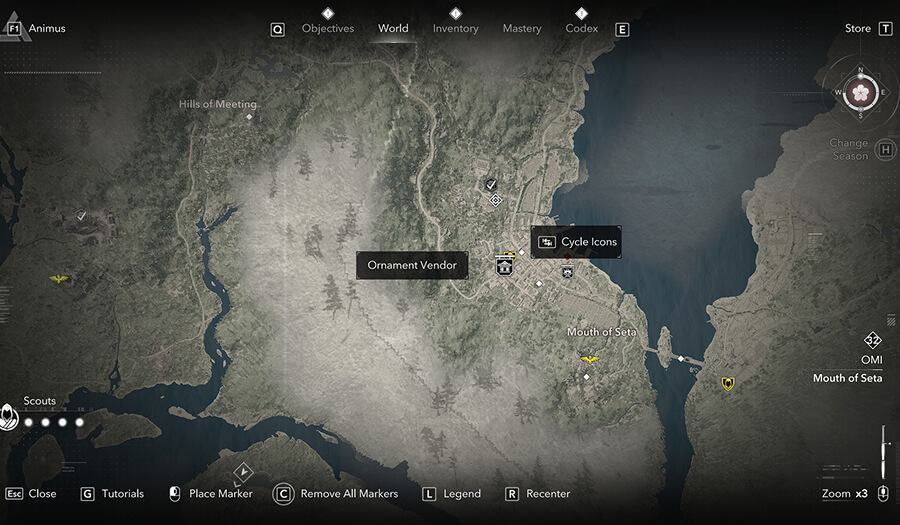Open the World tab

(x=393, y=29)
